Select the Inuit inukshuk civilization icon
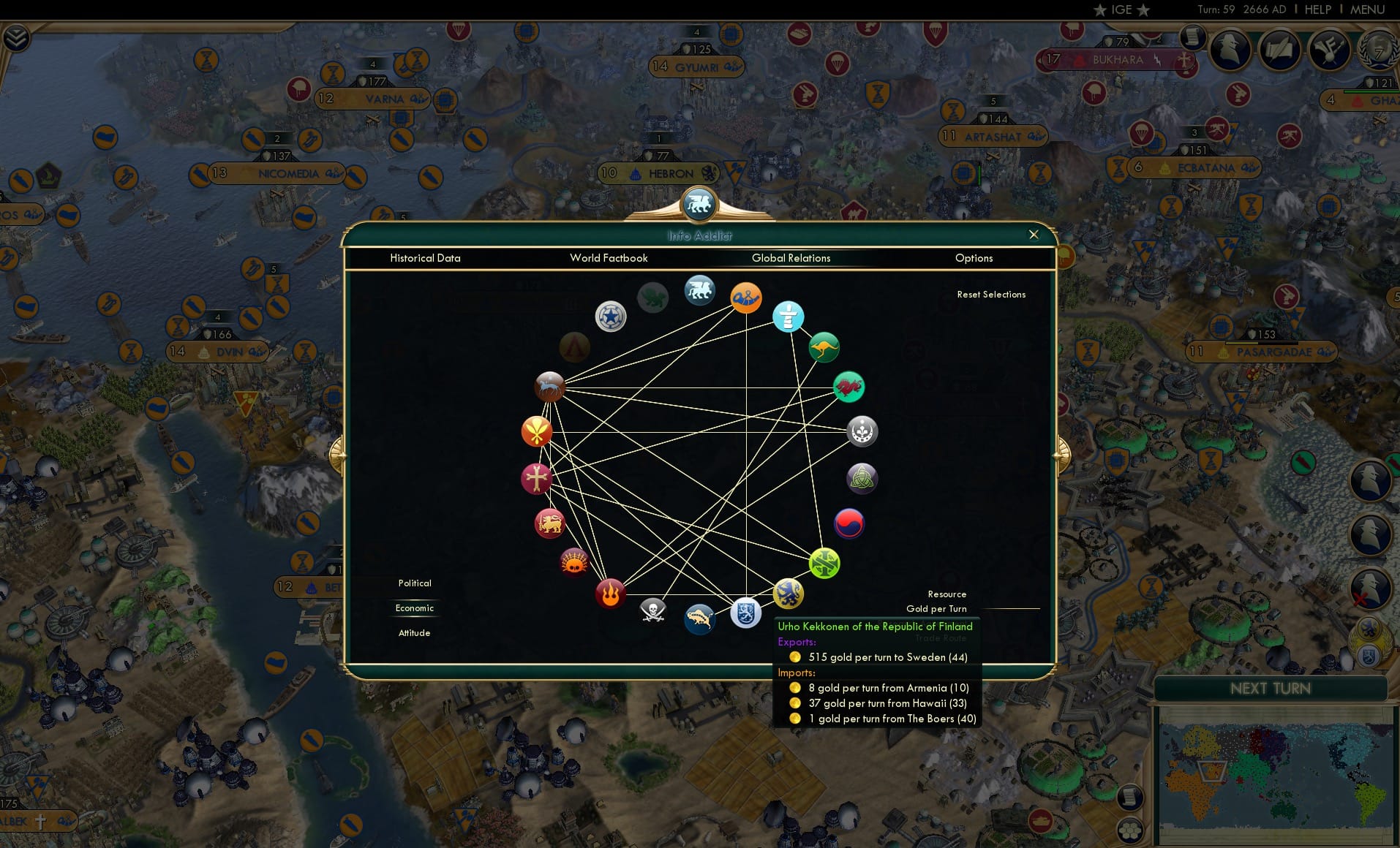 tap(789, 318)
